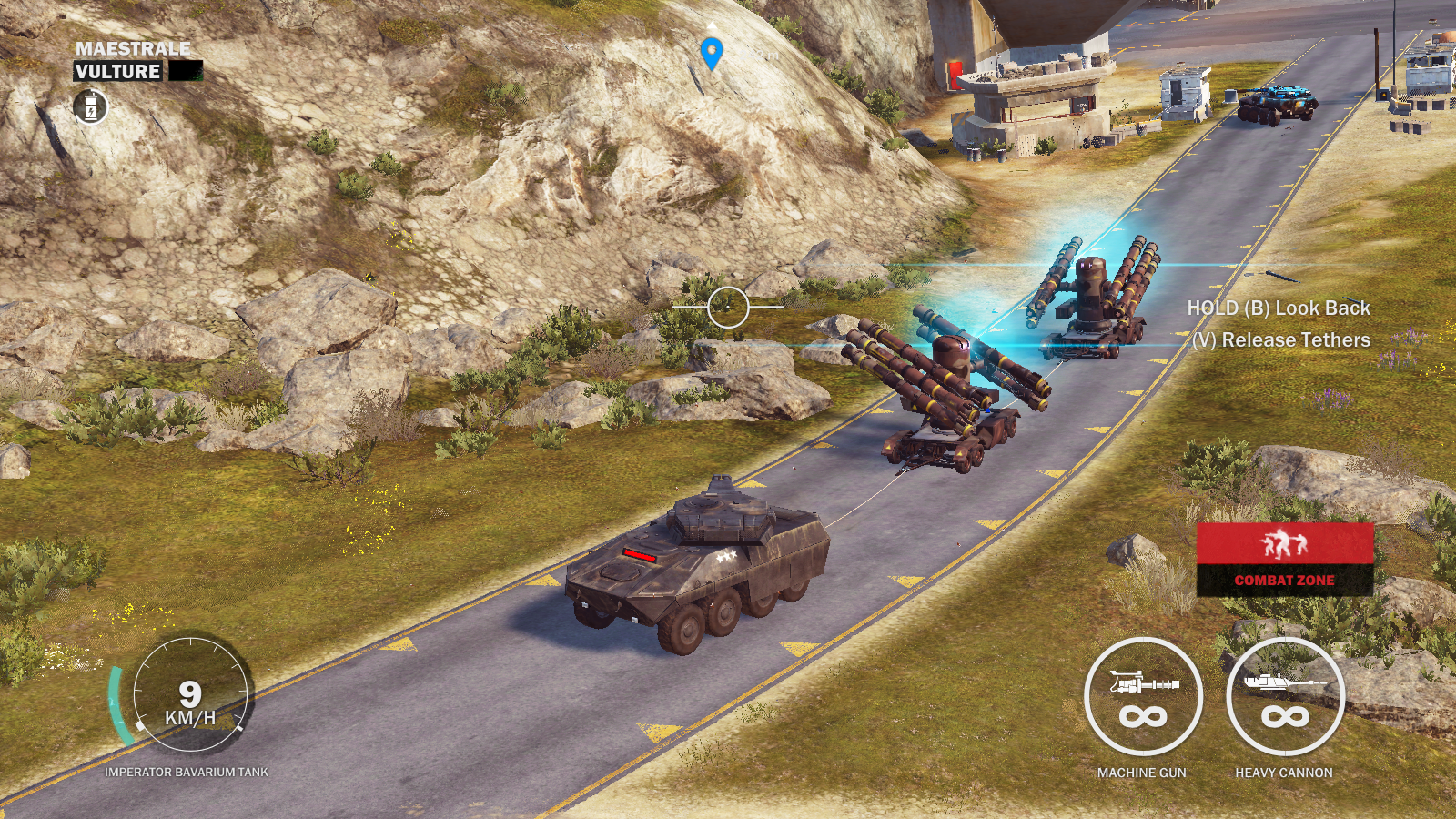
Task: Click the blue waypoint marker
Action: click(712, 53)
